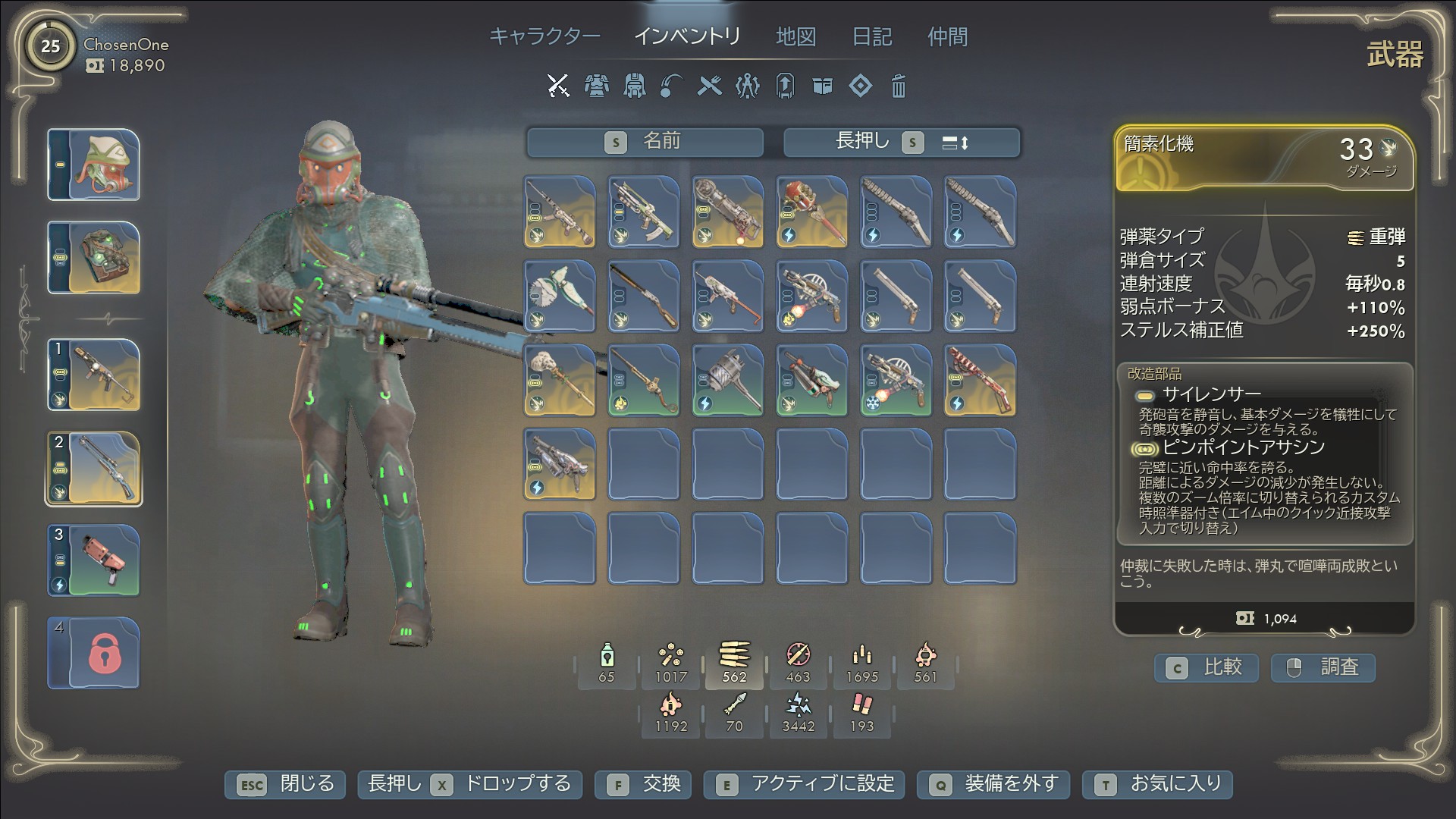The width and height of the screenshot is (1456, 819).
Task: Select the pink pistol in weapon slot 3
Action: 94,560
